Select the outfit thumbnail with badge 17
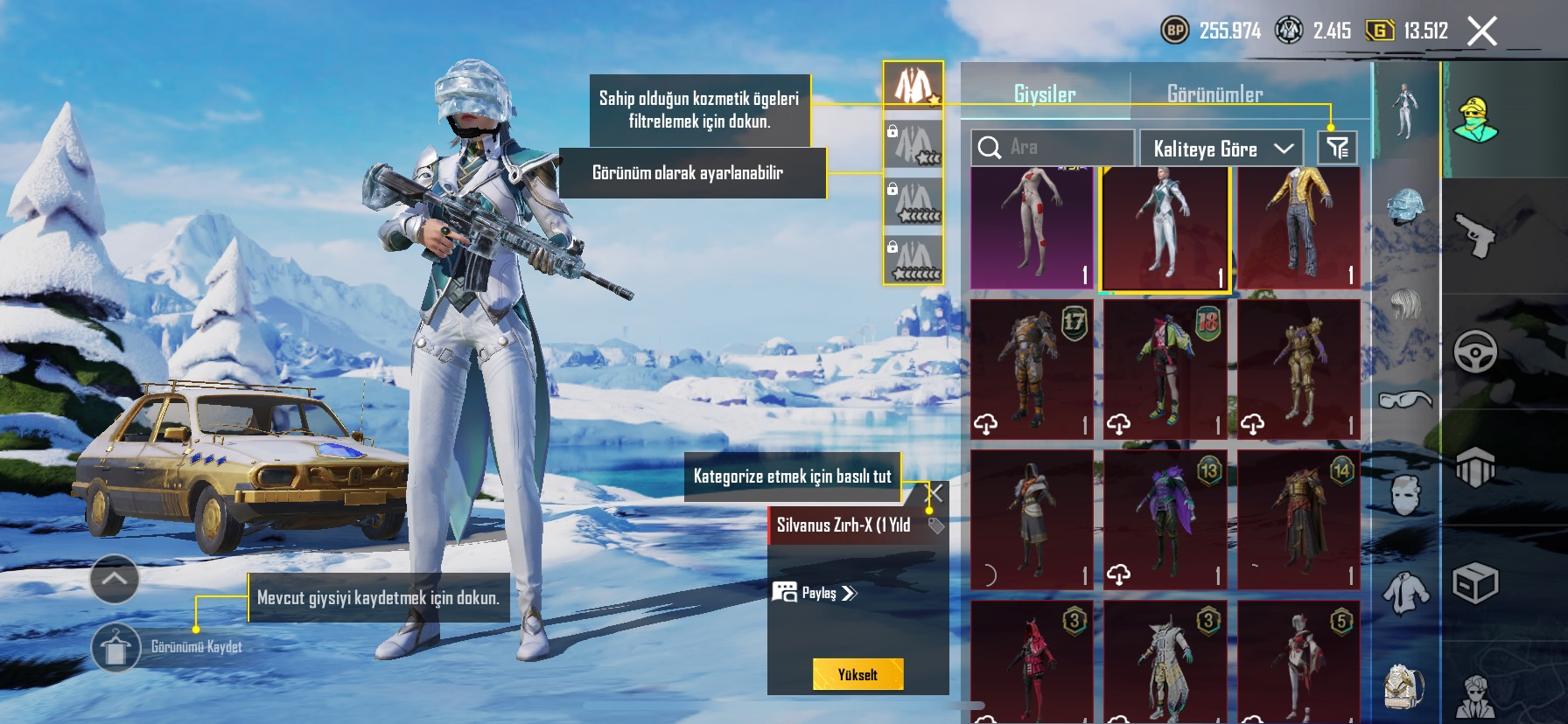The width and height of the screenshot is (1568, 724). [x=1032, y=369]
